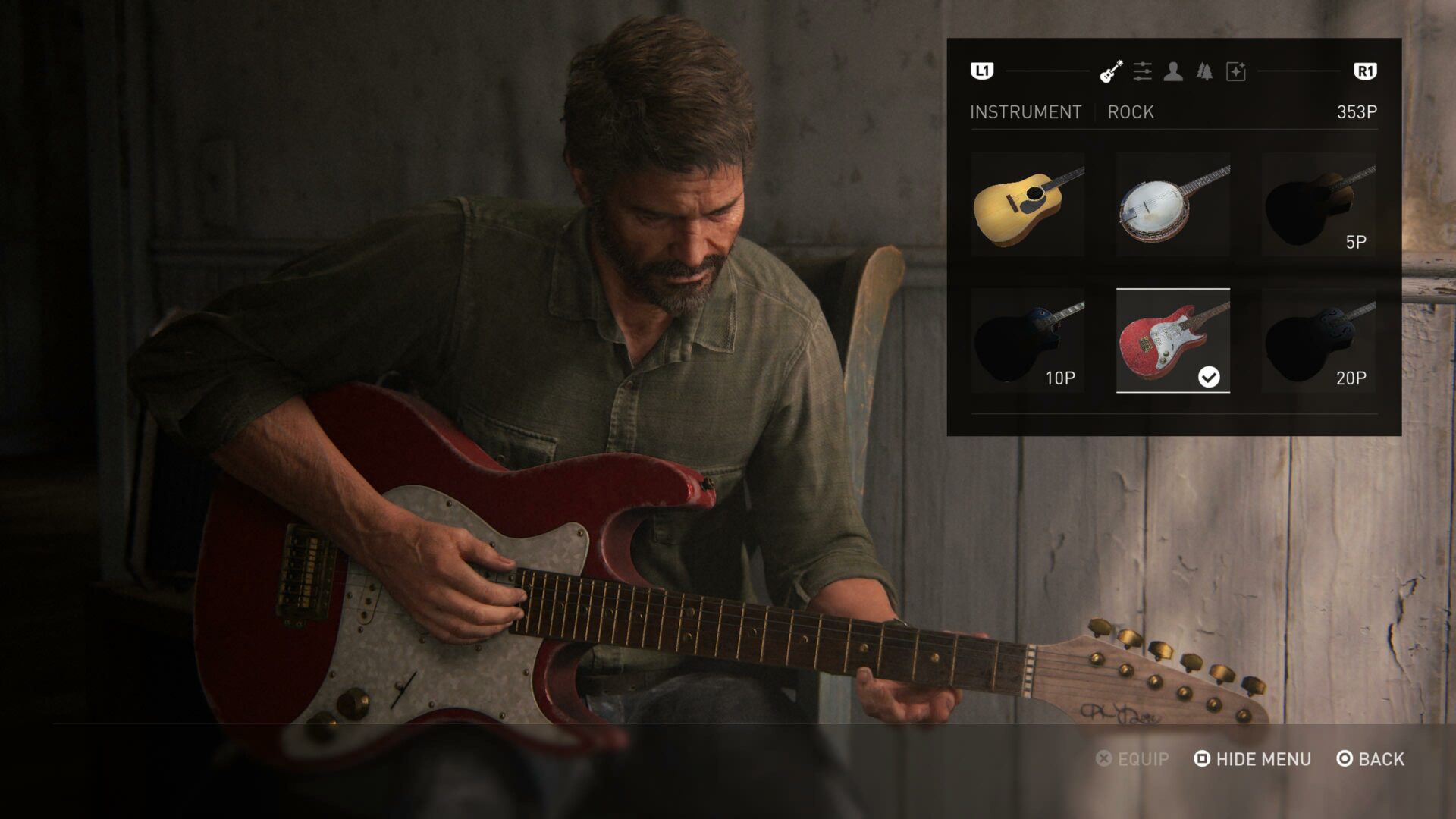
Task: Select the acoustic guitar instrument
Action: (x=1028, y=205)
